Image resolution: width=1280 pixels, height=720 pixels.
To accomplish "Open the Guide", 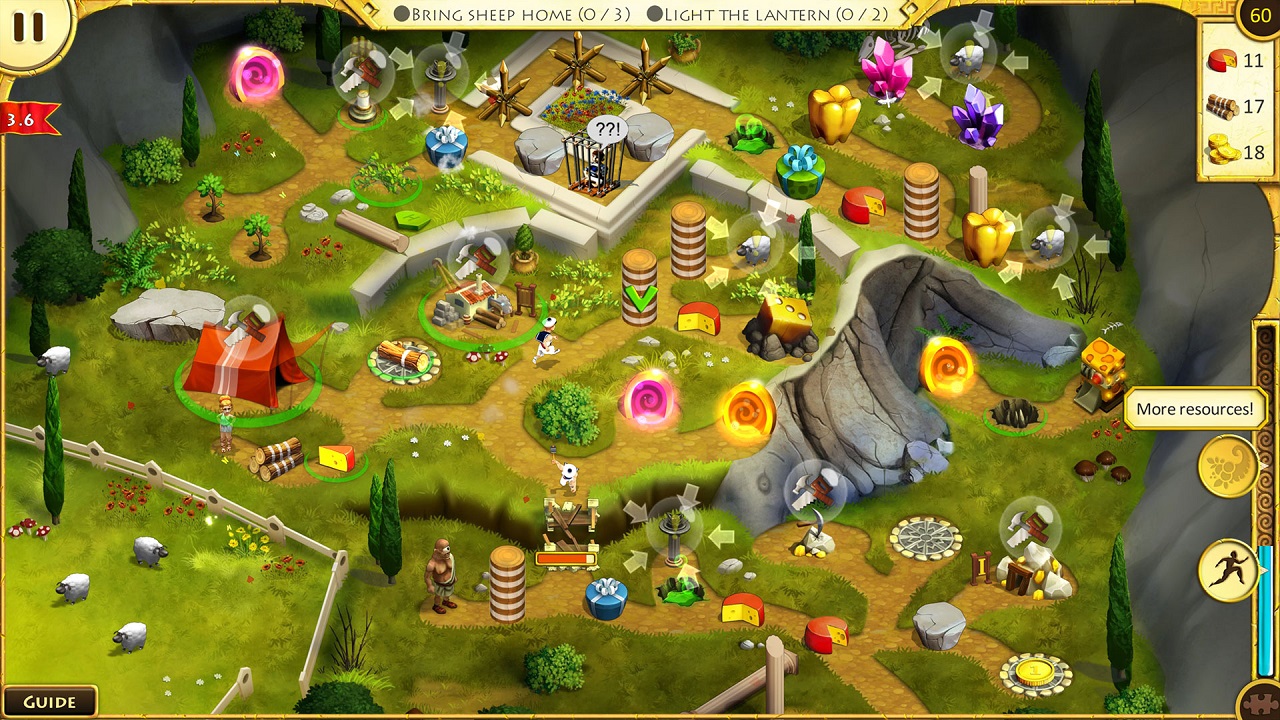I will click(52, 701).
